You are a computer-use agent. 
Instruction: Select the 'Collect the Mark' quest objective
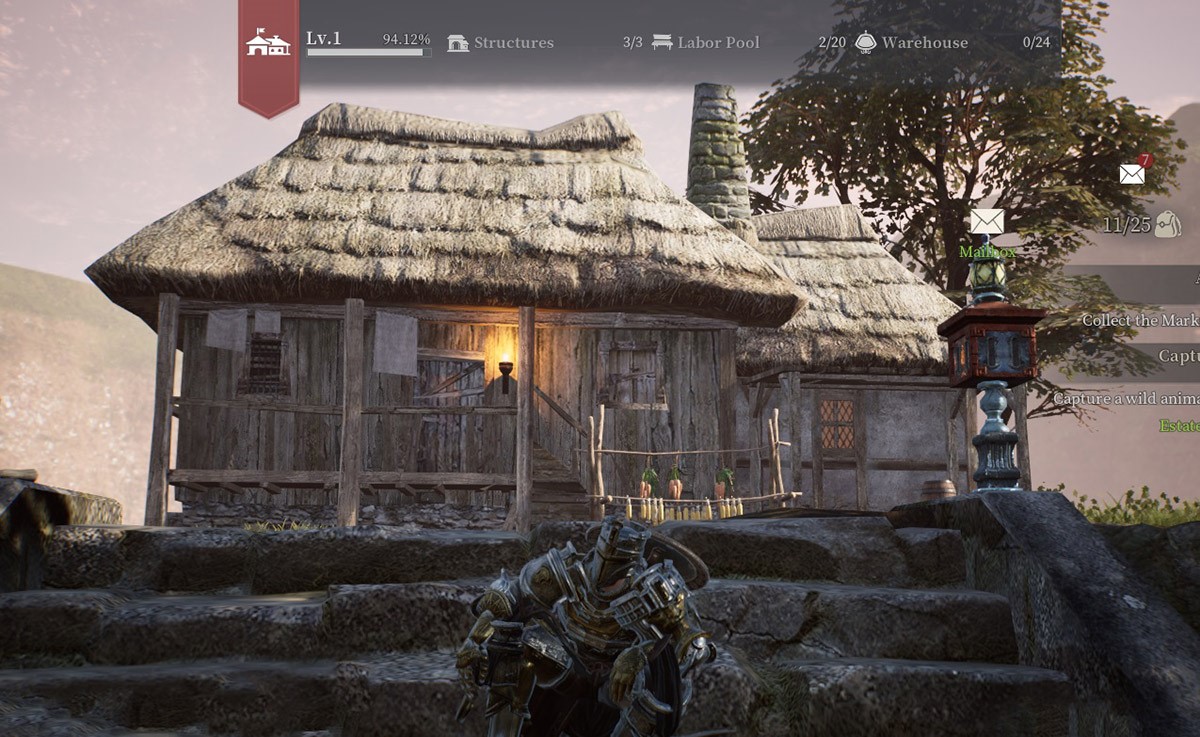pyautogui.click(x=1140, y=321)
